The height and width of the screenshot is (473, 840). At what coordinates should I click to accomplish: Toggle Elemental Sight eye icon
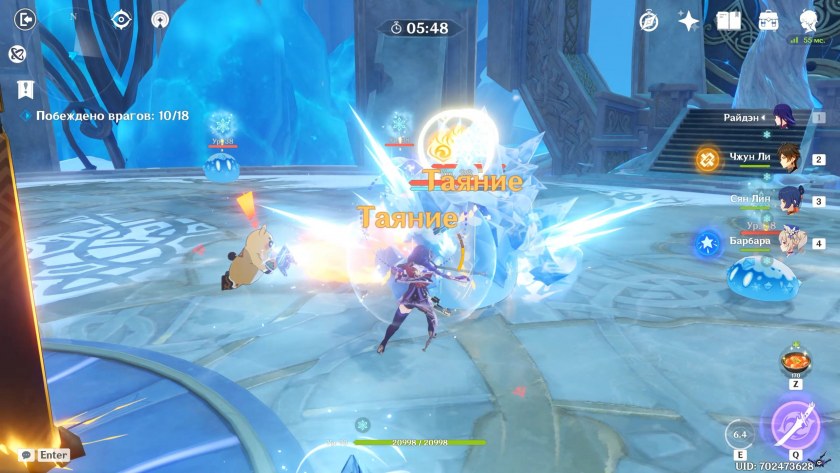[122, 19]
